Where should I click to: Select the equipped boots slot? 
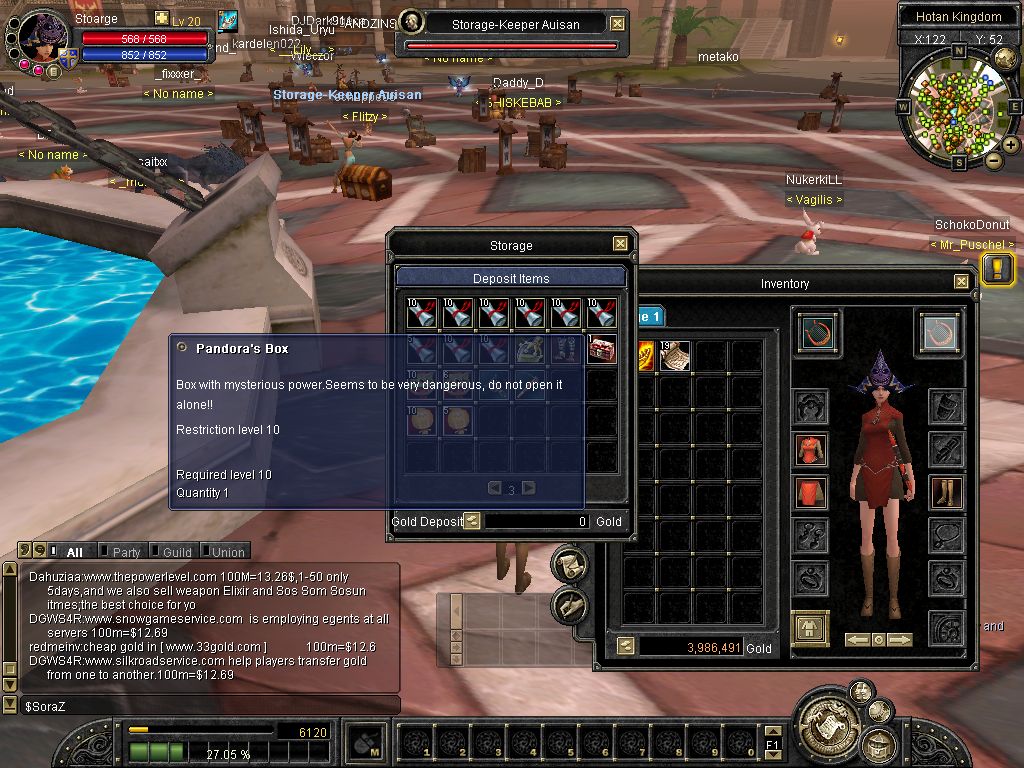point(946,492)
